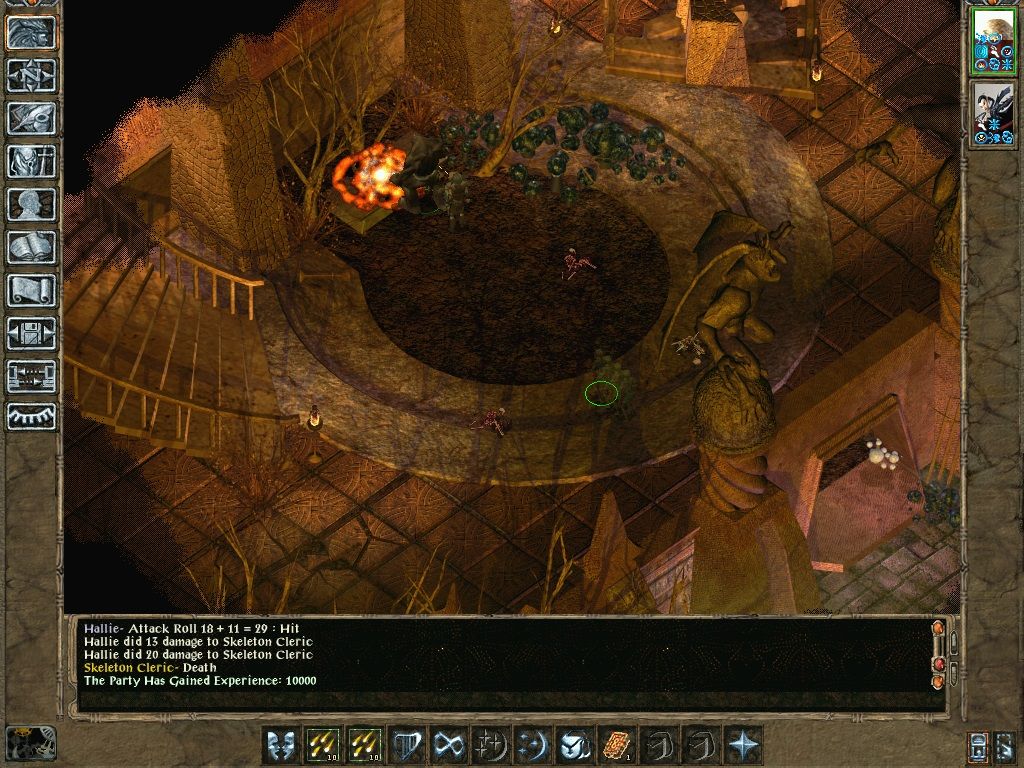Image resolution: width=1024 pixels, height=768 pixels.
Task: Select the dark-haired character portrait
Action: (993, 115)
